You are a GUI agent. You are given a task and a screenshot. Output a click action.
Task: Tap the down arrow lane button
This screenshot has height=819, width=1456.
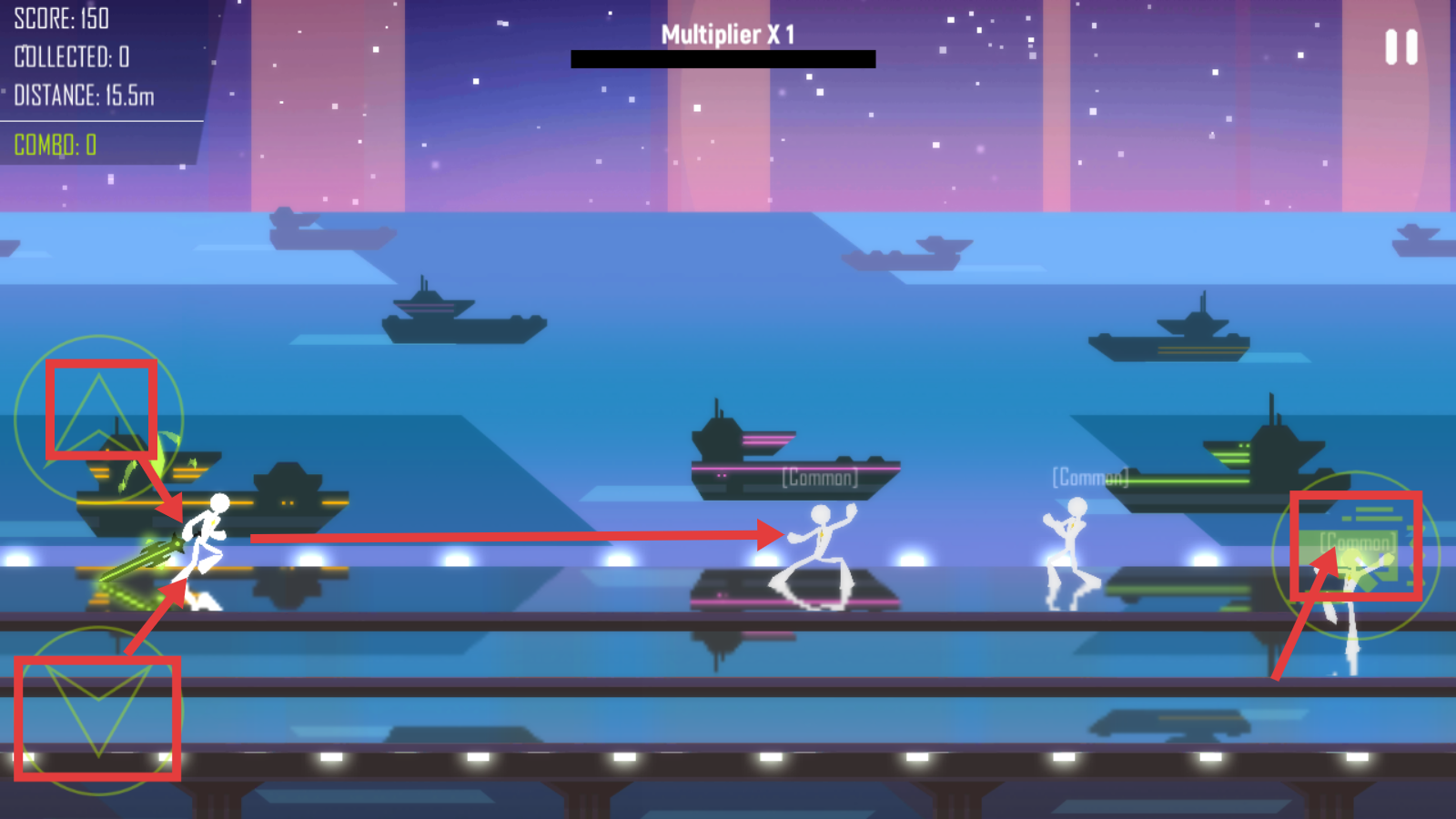click(97, 712)
